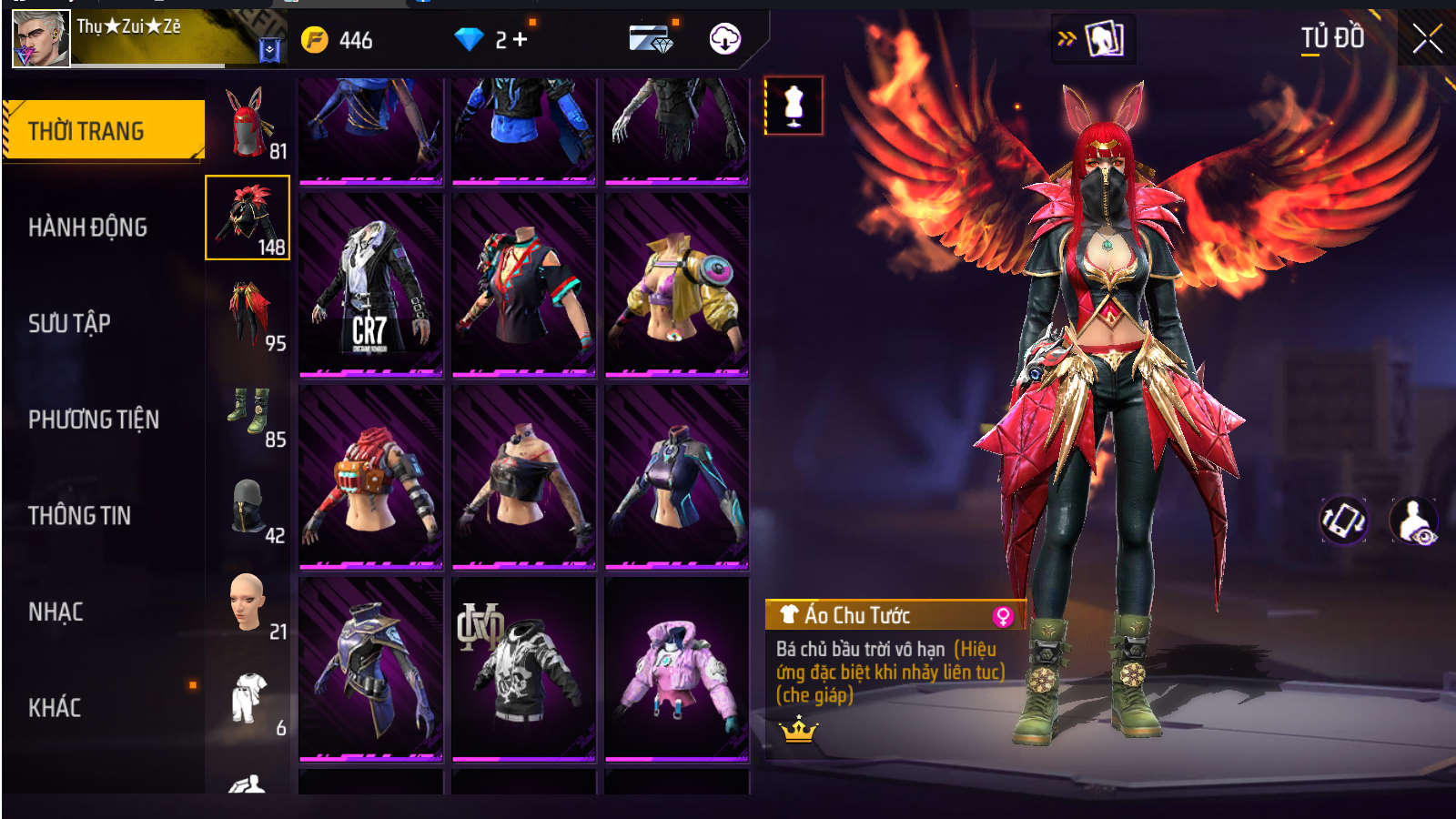The image size is (1456, 819).
Task: Click the rotate character view icon
Action: (x=1343, y=521)
